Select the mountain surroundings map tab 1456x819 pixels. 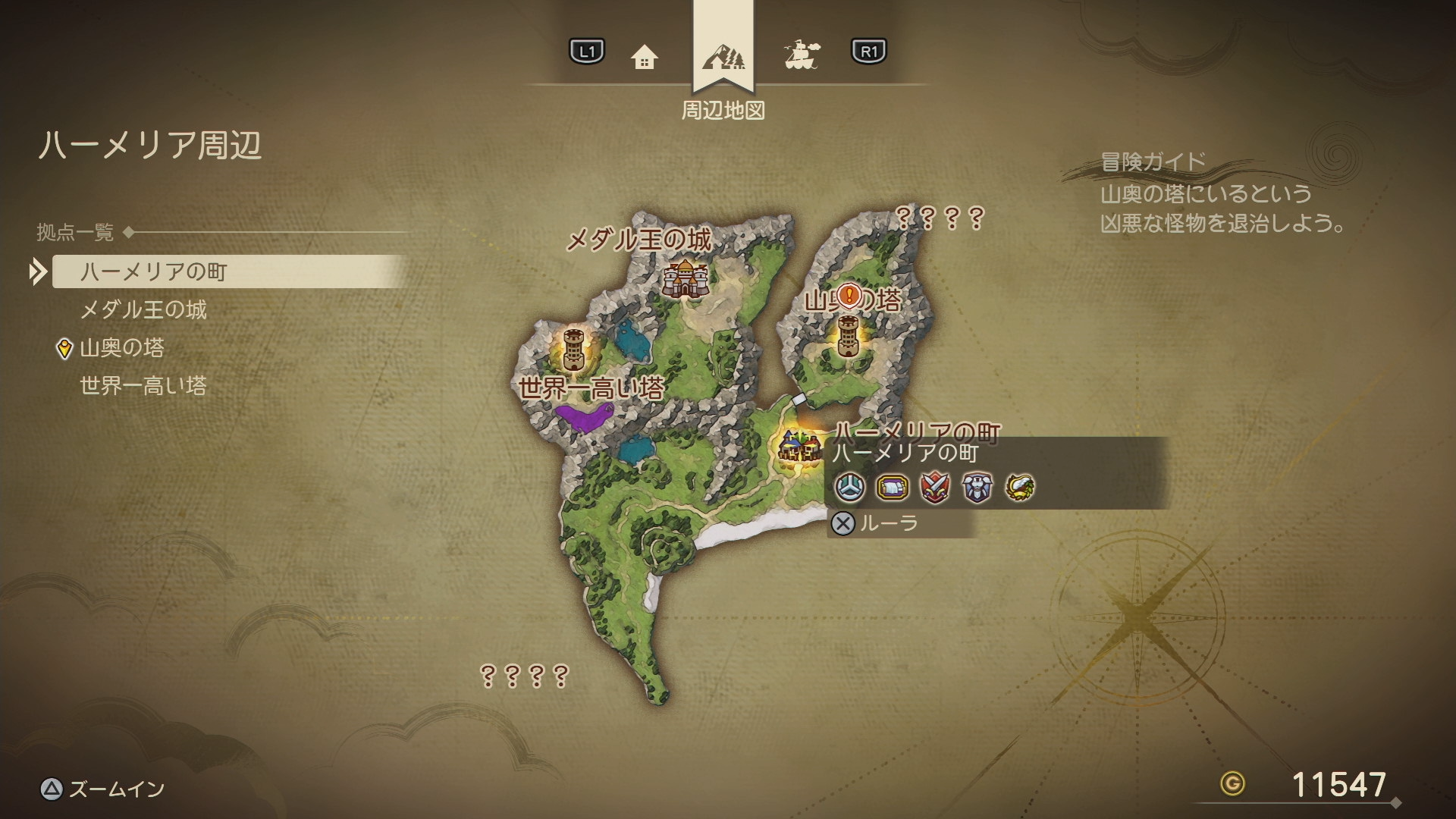point(723,56)
